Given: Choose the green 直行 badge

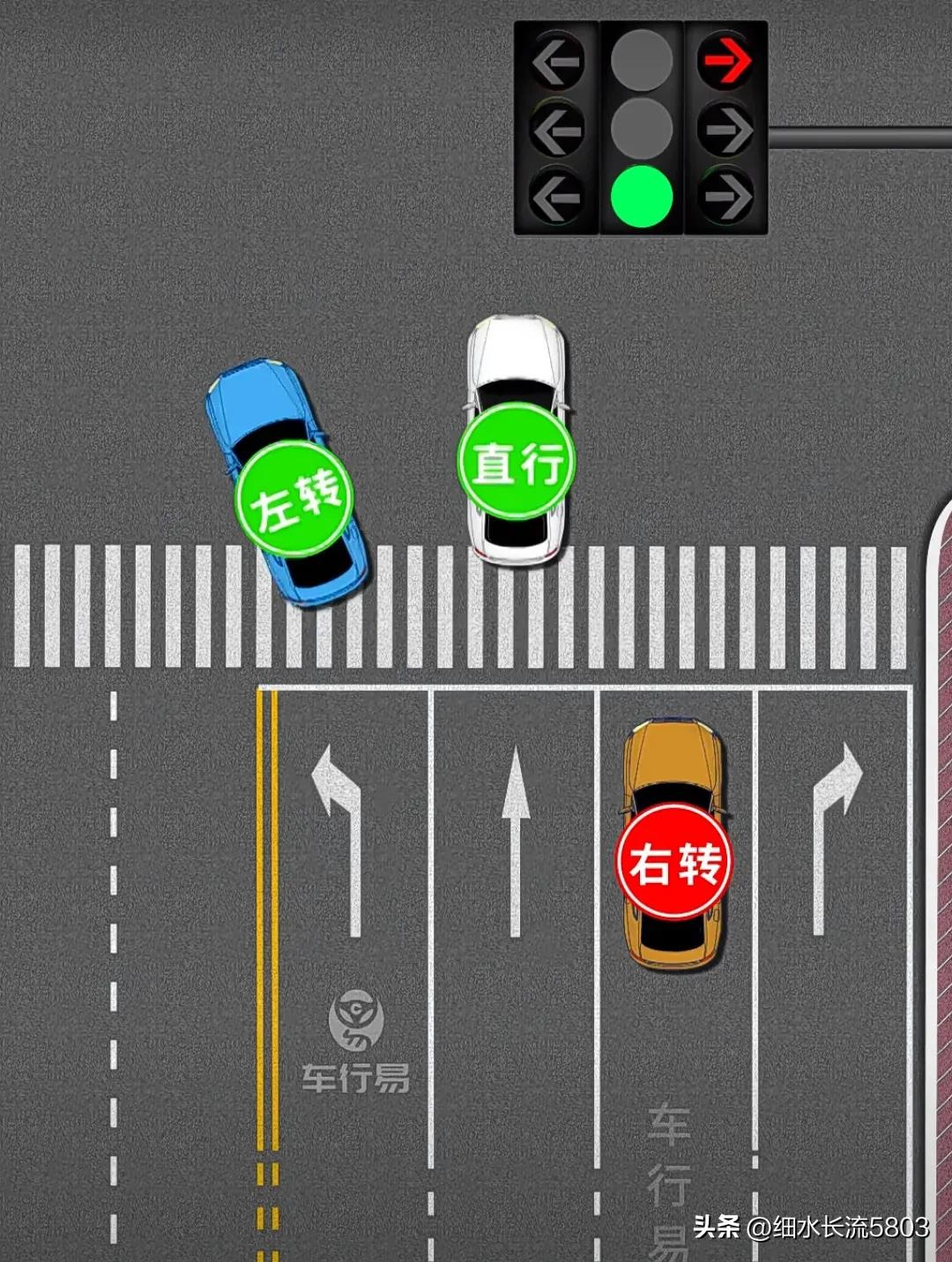Looking at the screenshot, I should [x=516, y=461].
